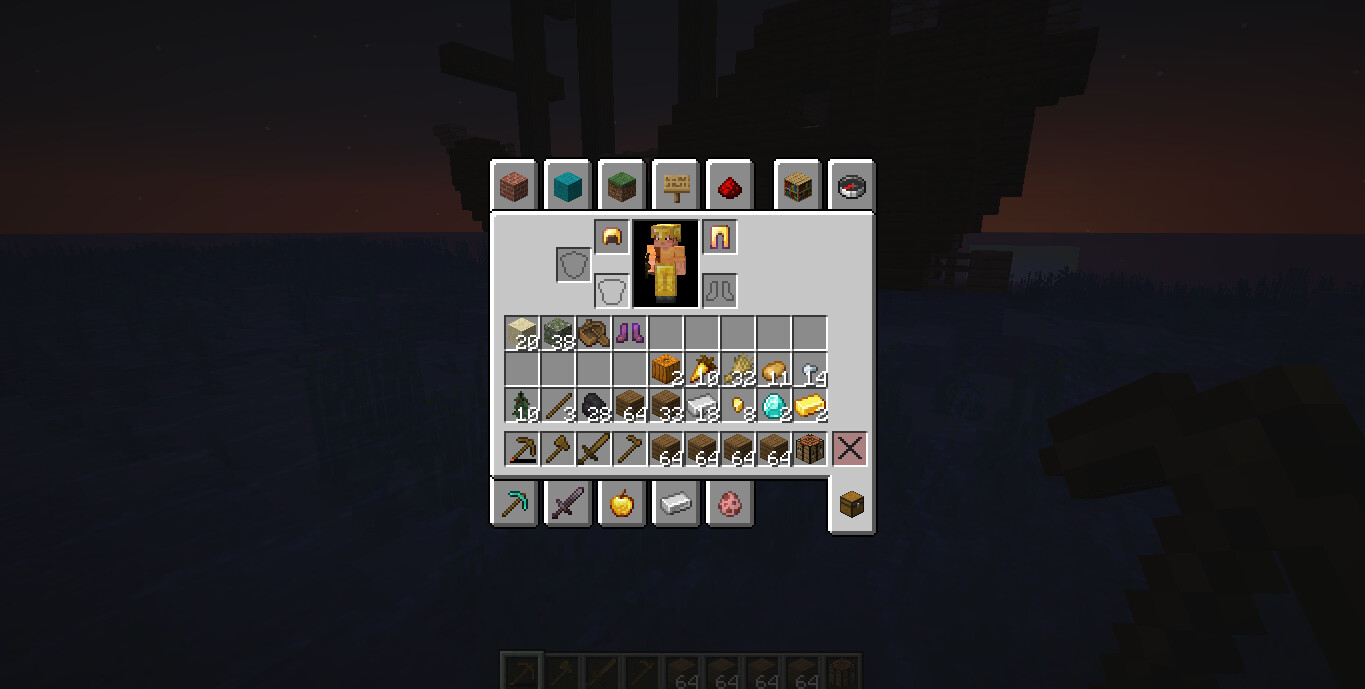
Task: Switch to the diamond pickaxe Tools tab
Action: 514,502
